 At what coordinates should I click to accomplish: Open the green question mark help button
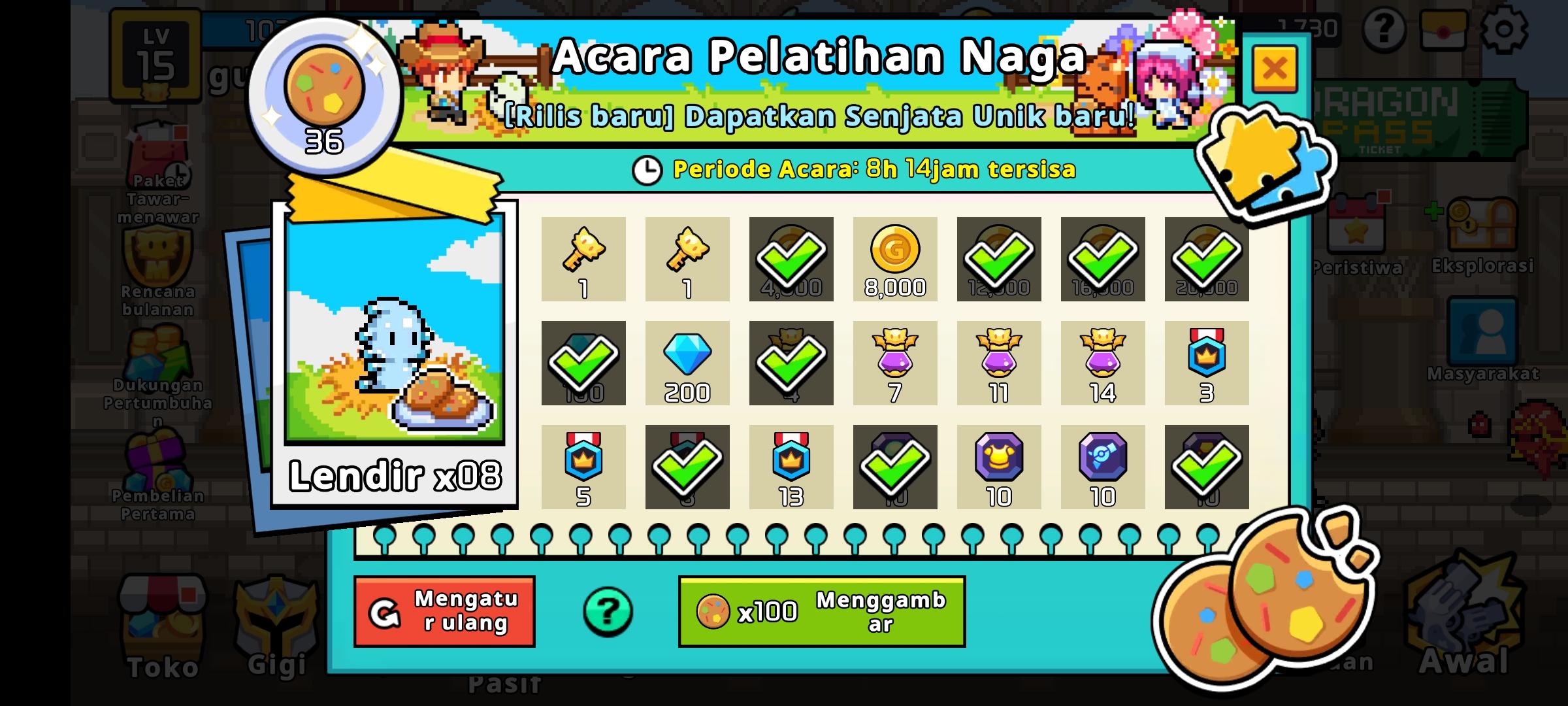click(x=606, y=610)
